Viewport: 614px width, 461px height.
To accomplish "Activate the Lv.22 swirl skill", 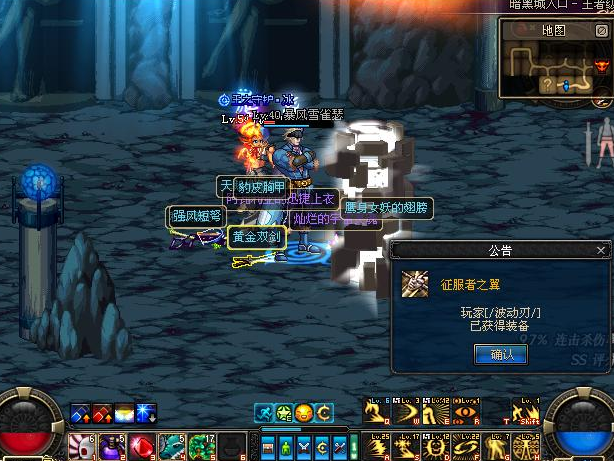I will click(465, 446).
